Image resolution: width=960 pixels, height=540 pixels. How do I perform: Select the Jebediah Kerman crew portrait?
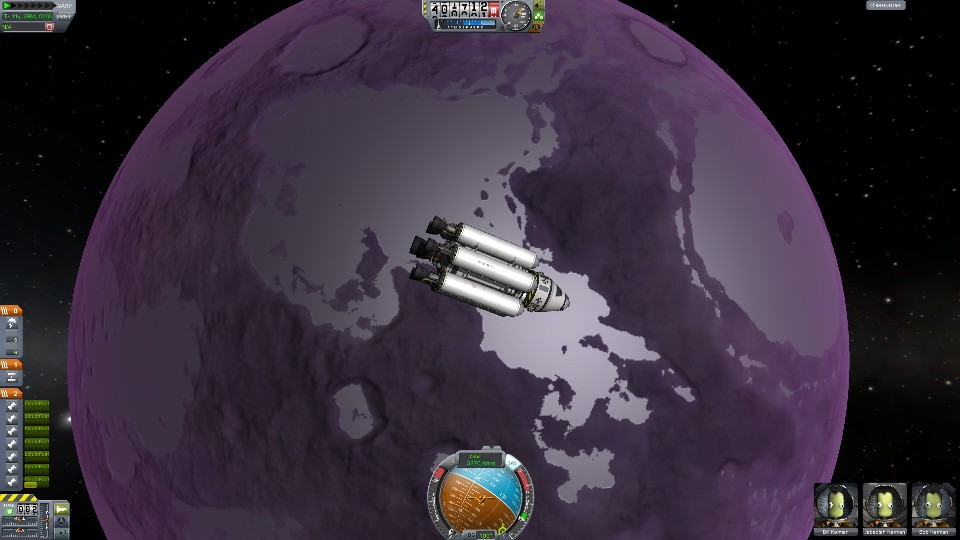click(883, 503)
